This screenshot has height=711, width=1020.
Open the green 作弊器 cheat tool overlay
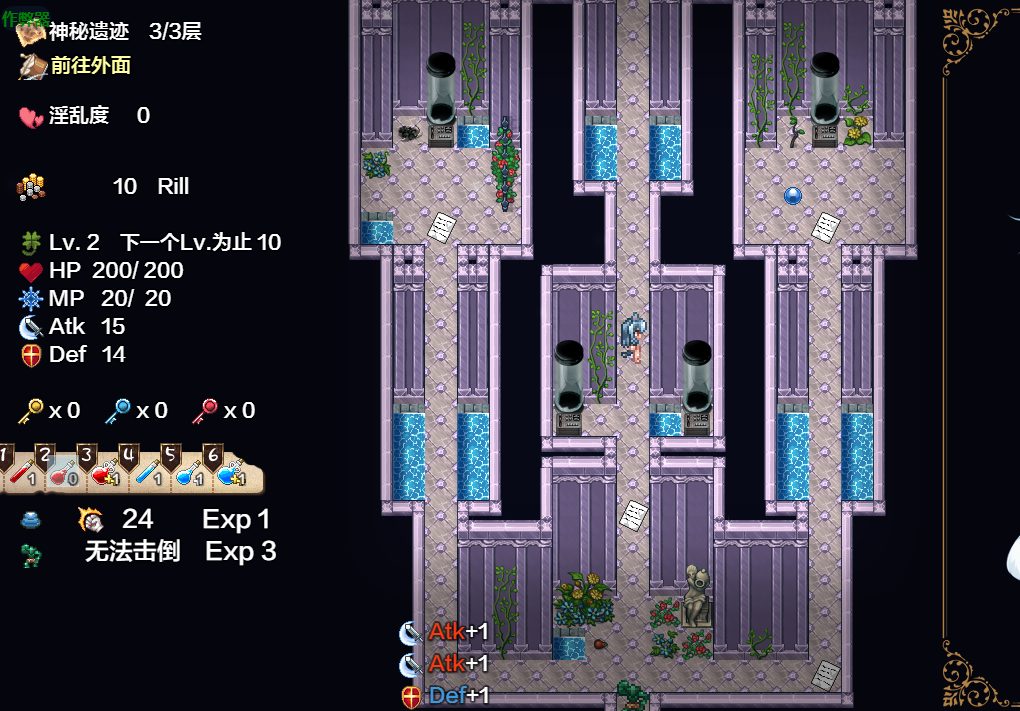(24, 18)
